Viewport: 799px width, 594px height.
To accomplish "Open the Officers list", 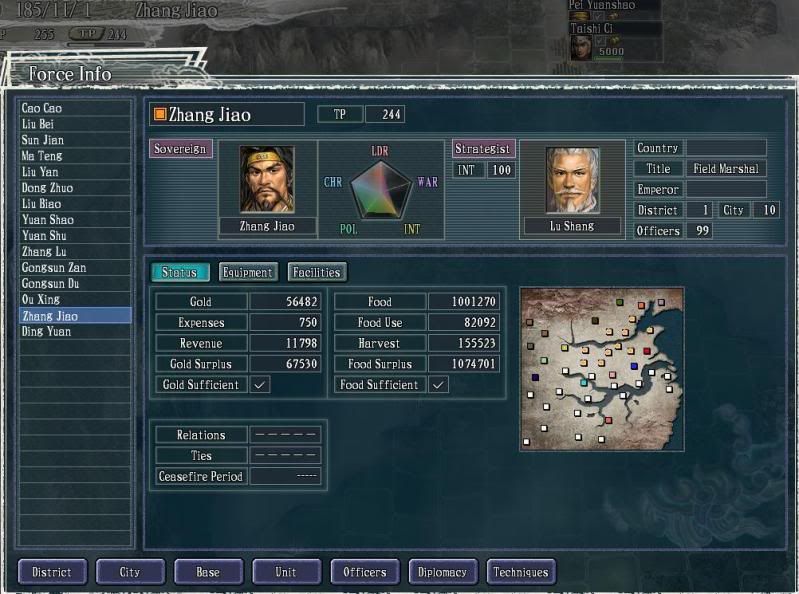I will tap(365, 572).
